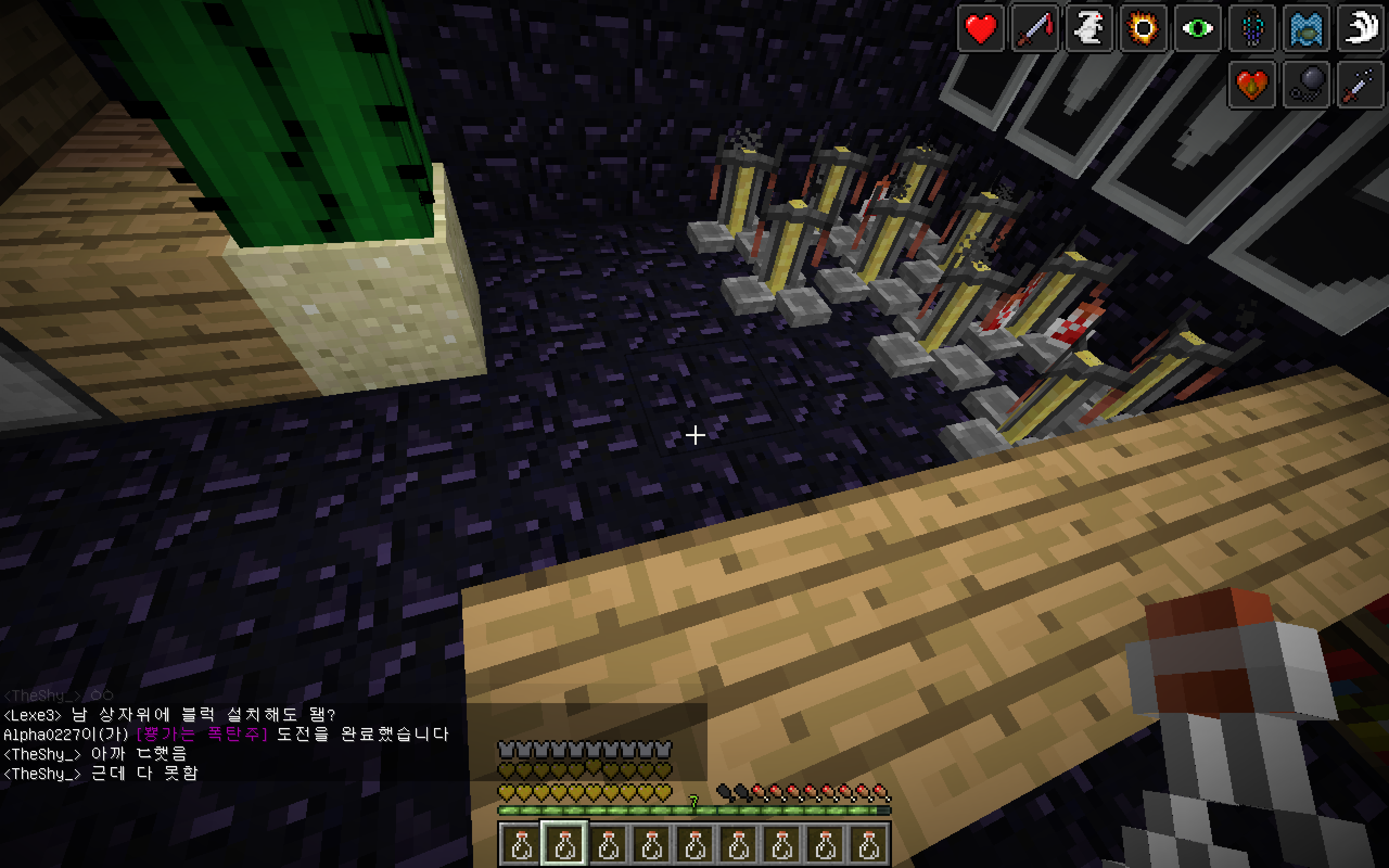Click the blue fish water breathing icon
This screenshot has width=1389, height=868.
coord(1306,29)
